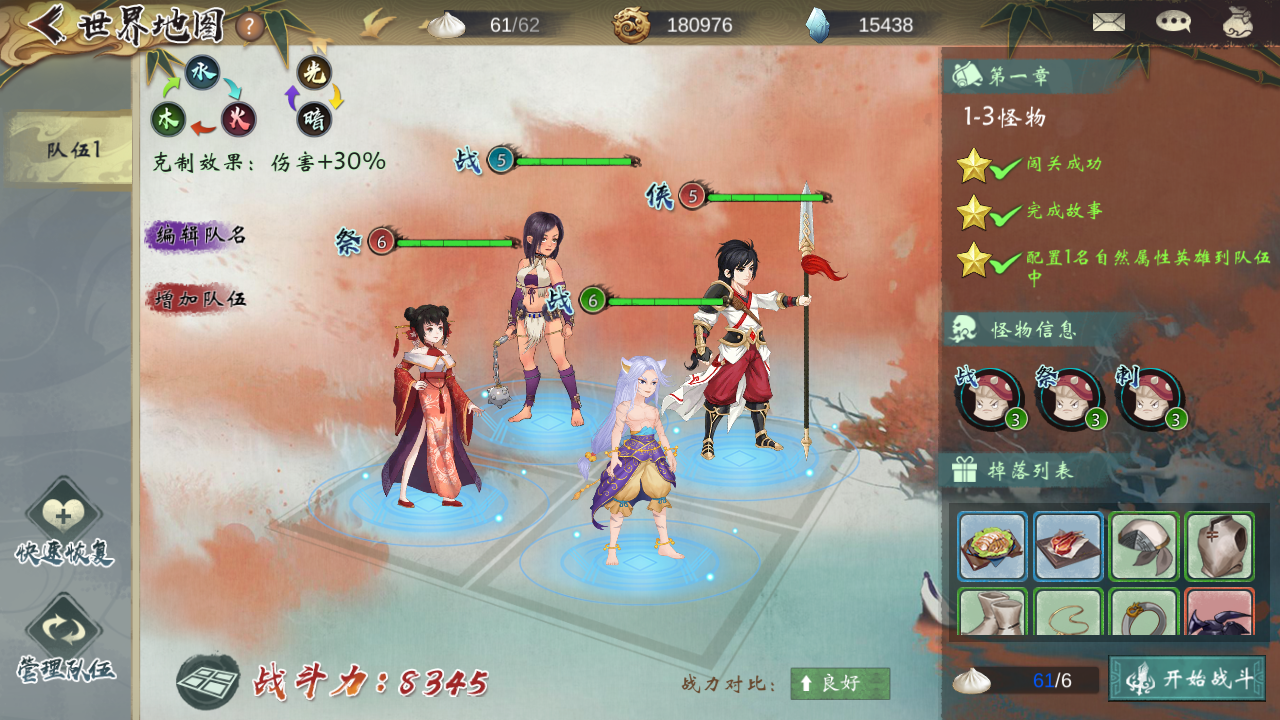Go back using the arrow beside 世界地图

47,23
